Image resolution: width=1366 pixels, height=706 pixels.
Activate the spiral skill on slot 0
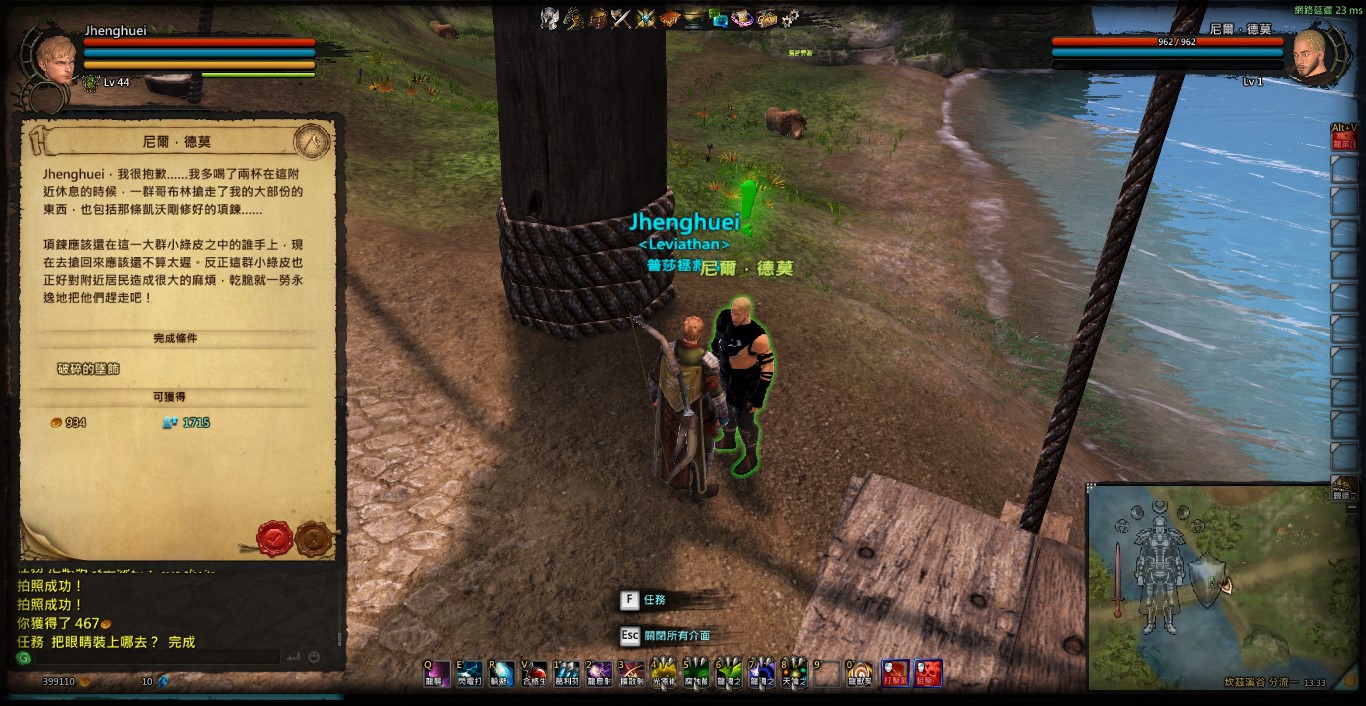[859, 673]
